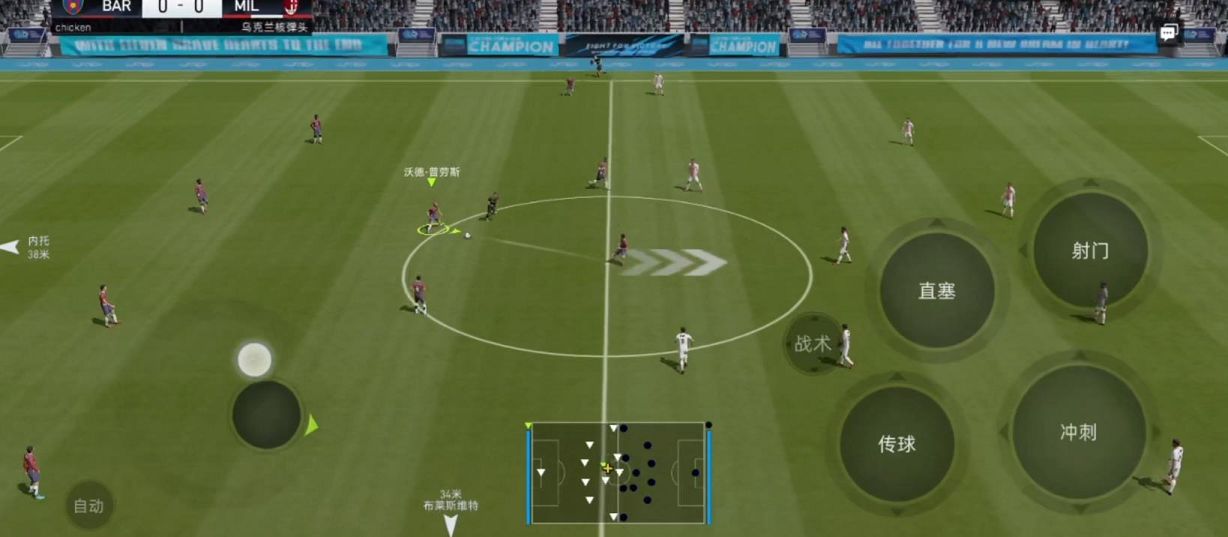Screen dimensions: 1228x537
Task: Activate the 直塞 through-pass button
Action: click(937, 291)
